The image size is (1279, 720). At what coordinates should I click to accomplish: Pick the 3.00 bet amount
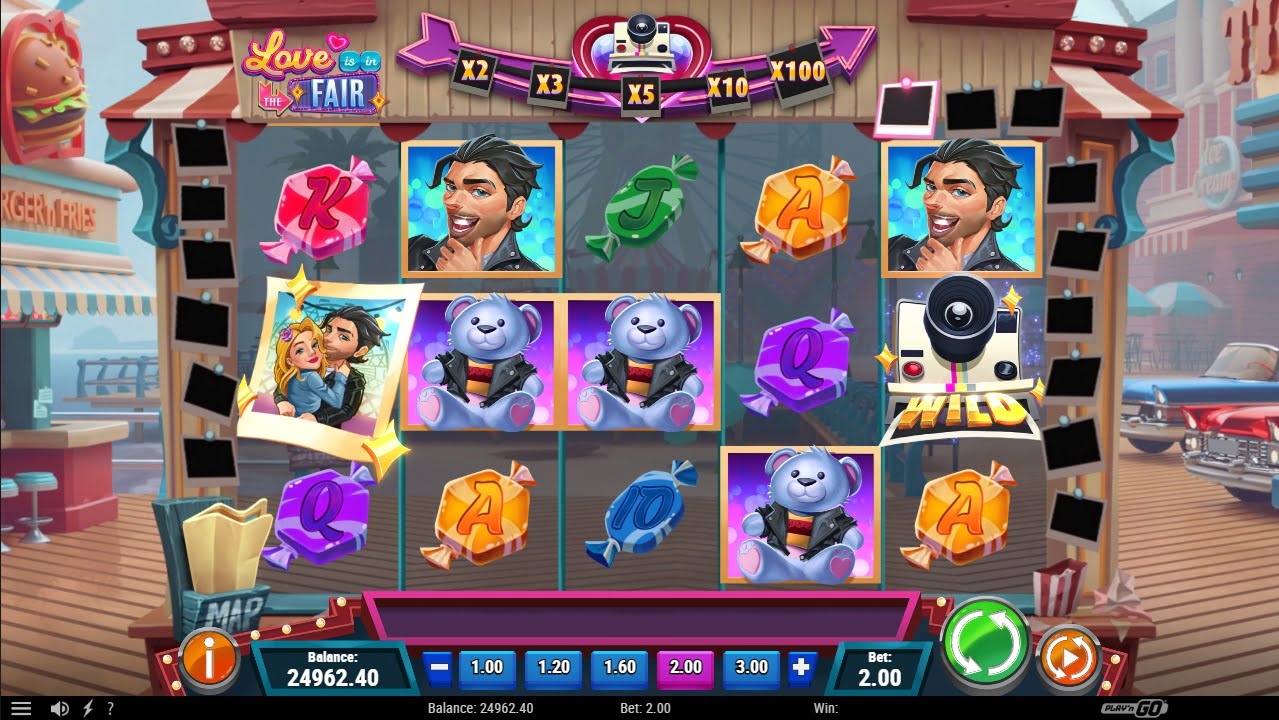(751, 667)
